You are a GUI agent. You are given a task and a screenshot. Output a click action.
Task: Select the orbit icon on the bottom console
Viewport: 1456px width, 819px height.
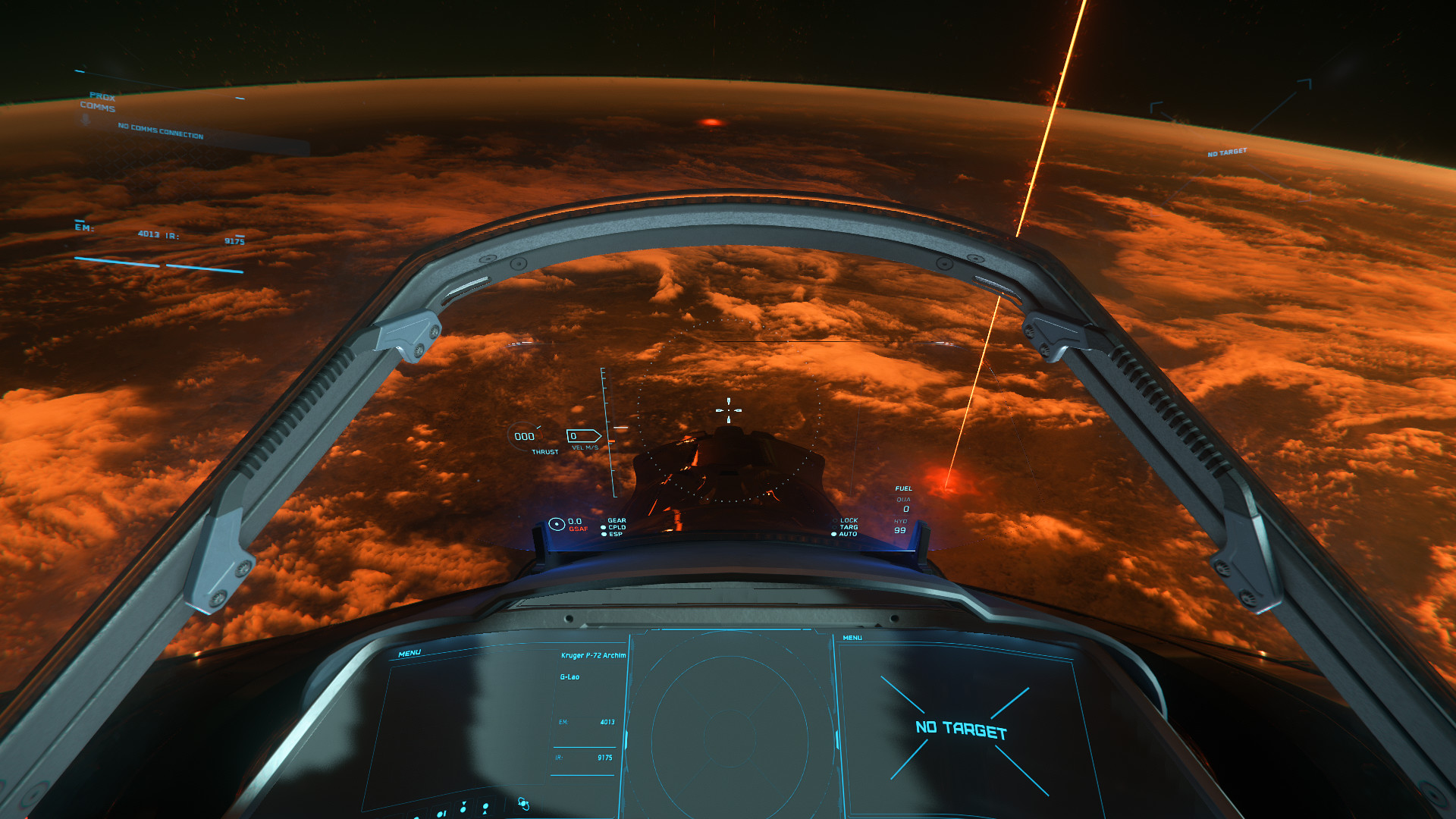coord(523,804)
